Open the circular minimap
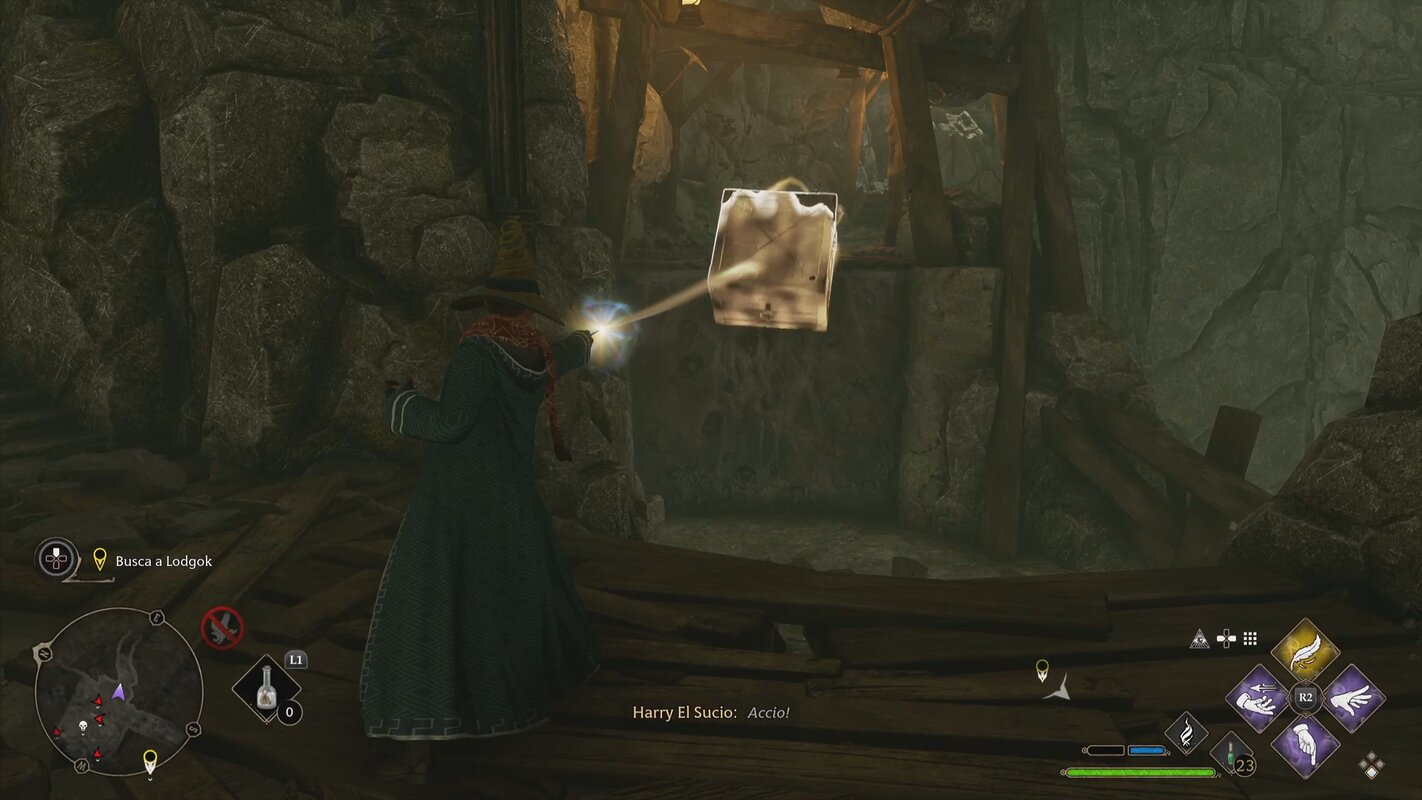Image resolution: width=1422 pixels, height=800 pixels. tap(118, 692)
